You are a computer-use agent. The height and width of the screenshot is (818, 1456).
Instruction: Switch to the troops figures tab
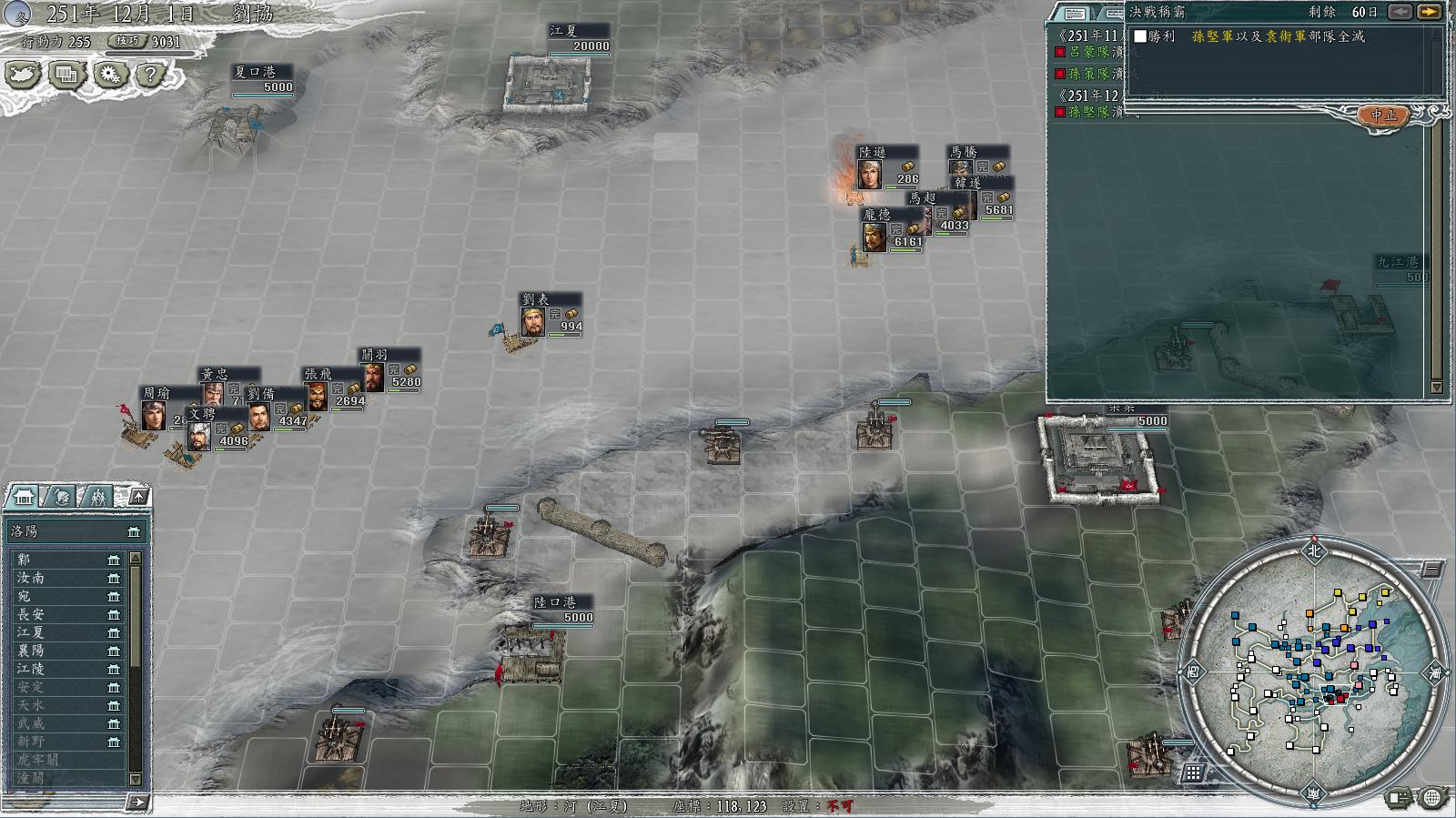pyautogui.click(x=96, y=497)
